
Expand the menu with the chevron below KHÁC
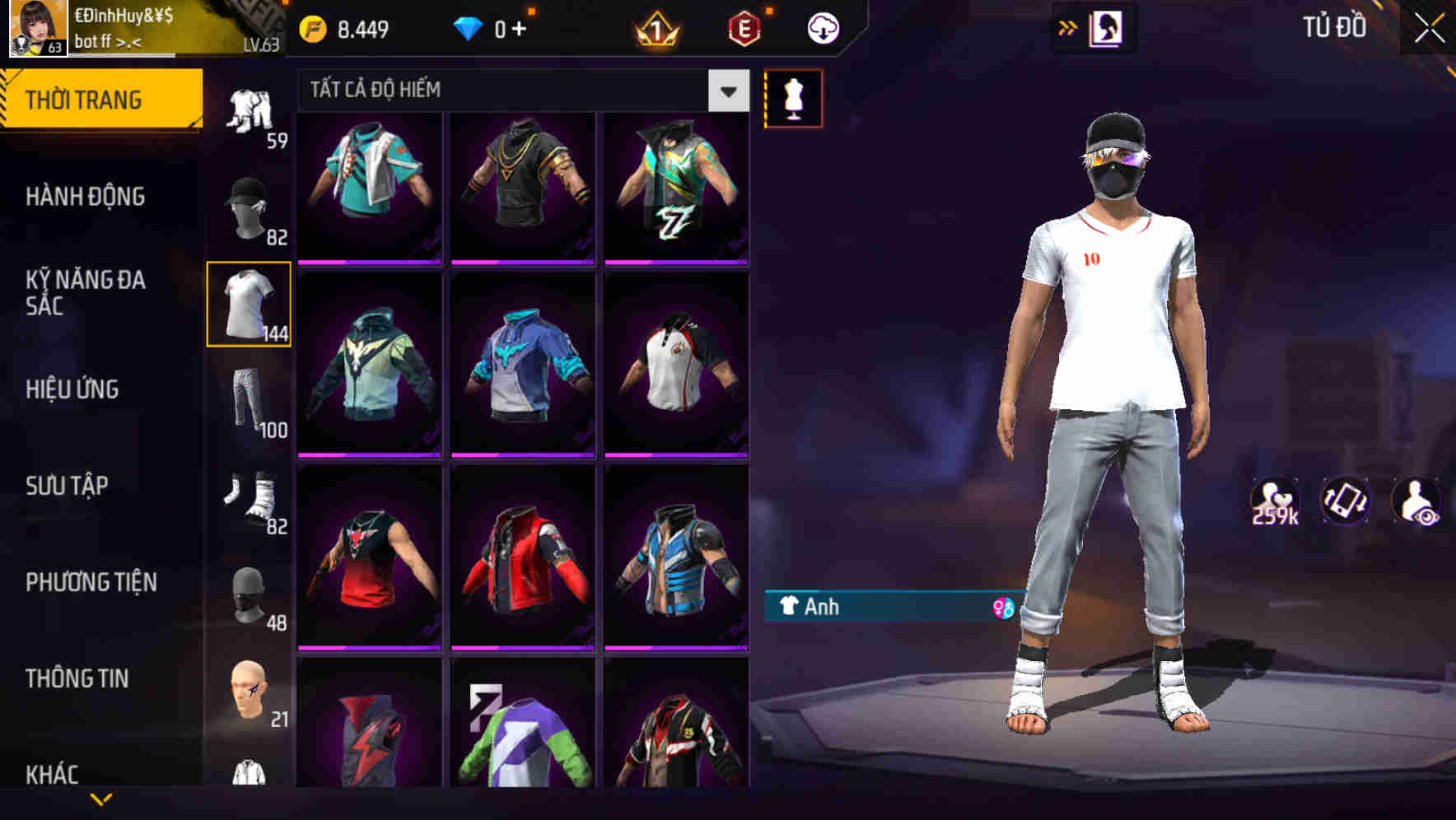click(x=102, y=799)
